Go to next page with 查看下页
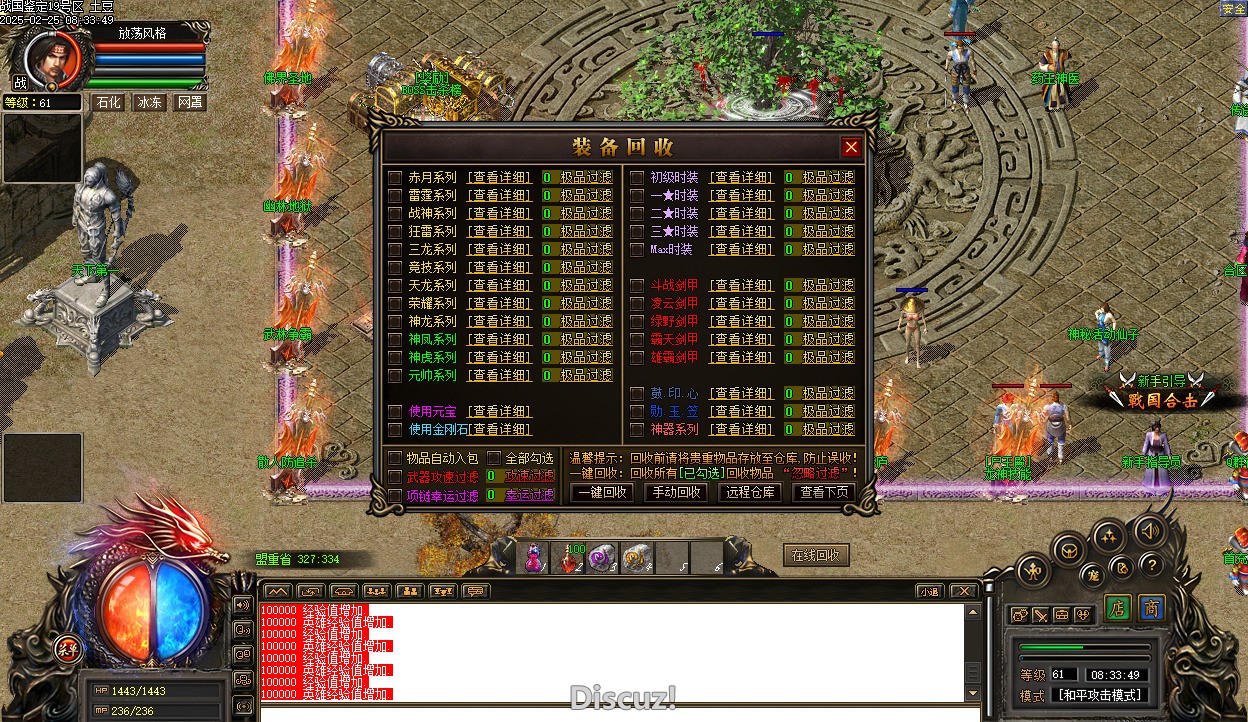 (x=824, y=492)
